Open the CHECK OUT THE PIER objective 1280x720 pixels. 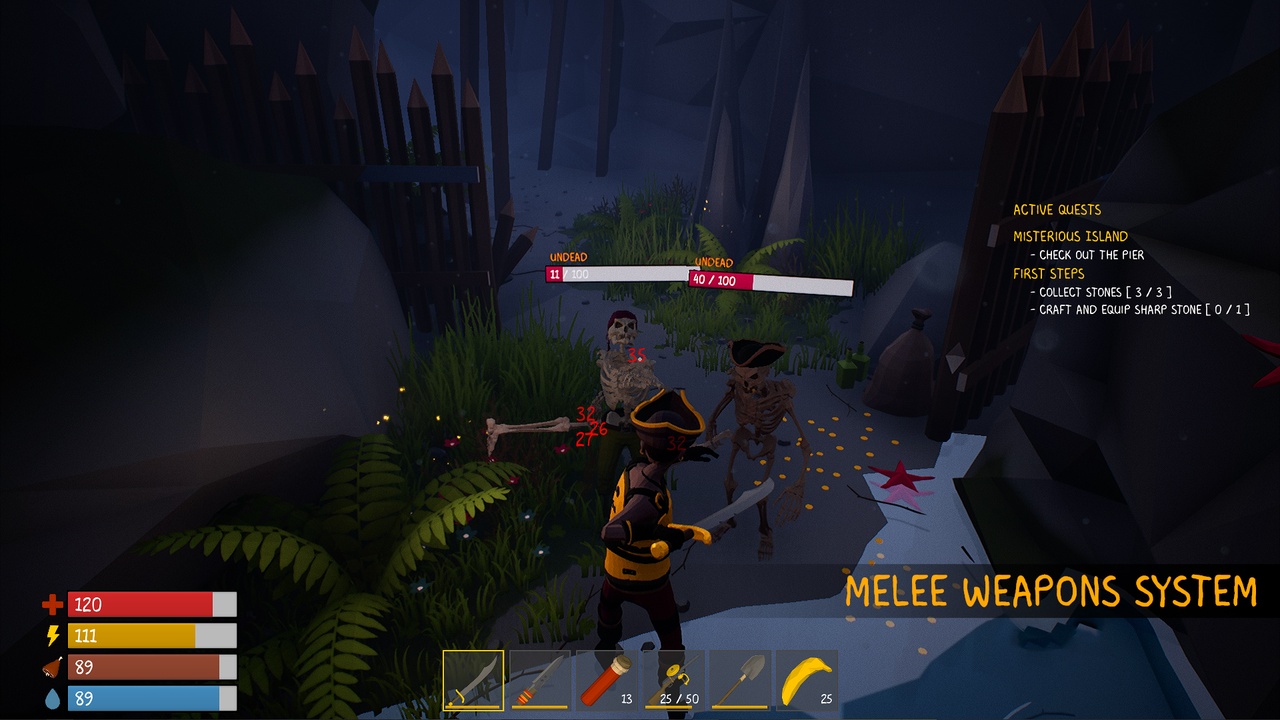click(x=1090, y=254)
